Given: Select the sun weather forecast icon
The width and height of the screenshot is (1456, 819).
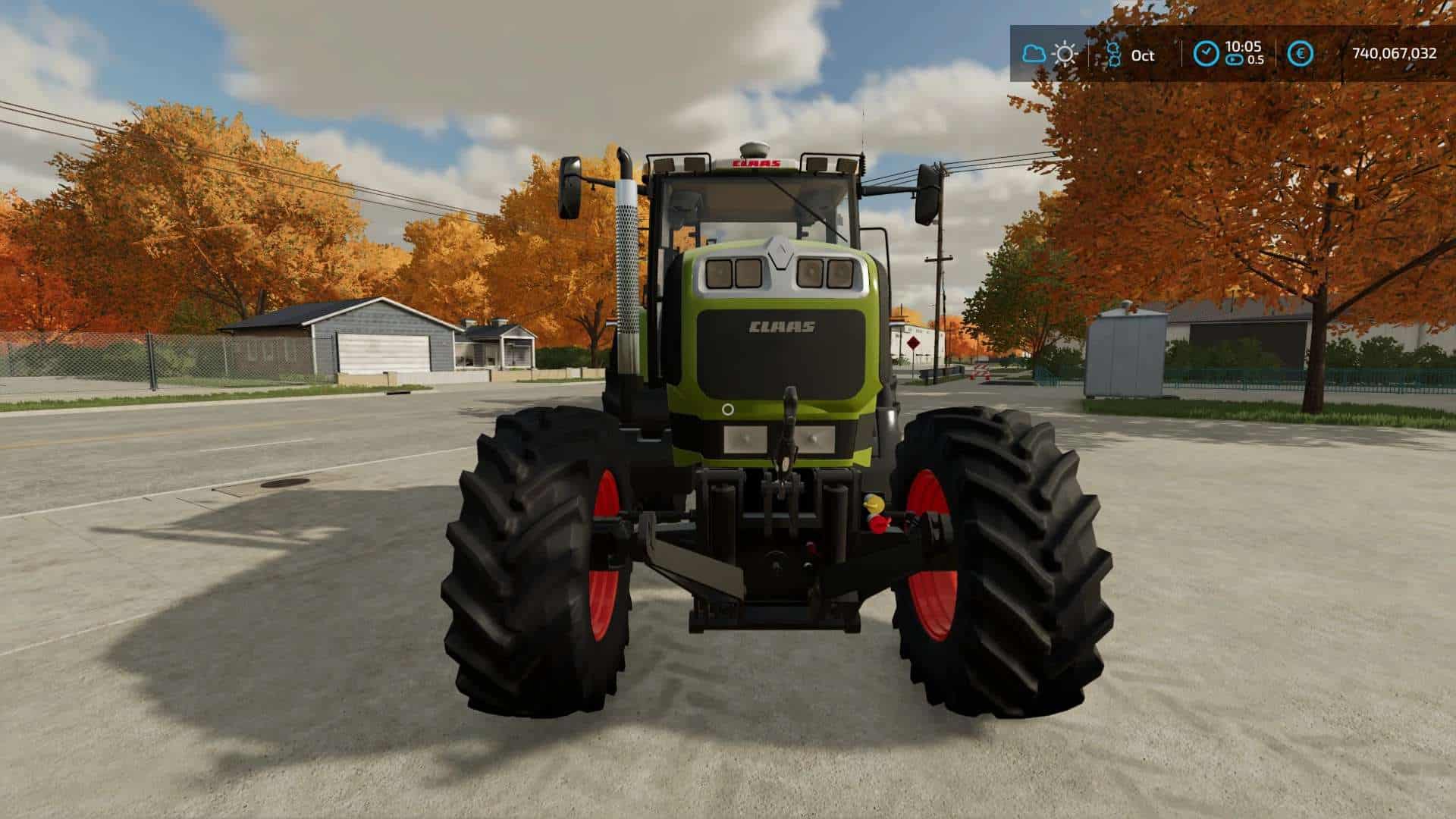Looking at the screenshot, I should (x=1065, y=53).
